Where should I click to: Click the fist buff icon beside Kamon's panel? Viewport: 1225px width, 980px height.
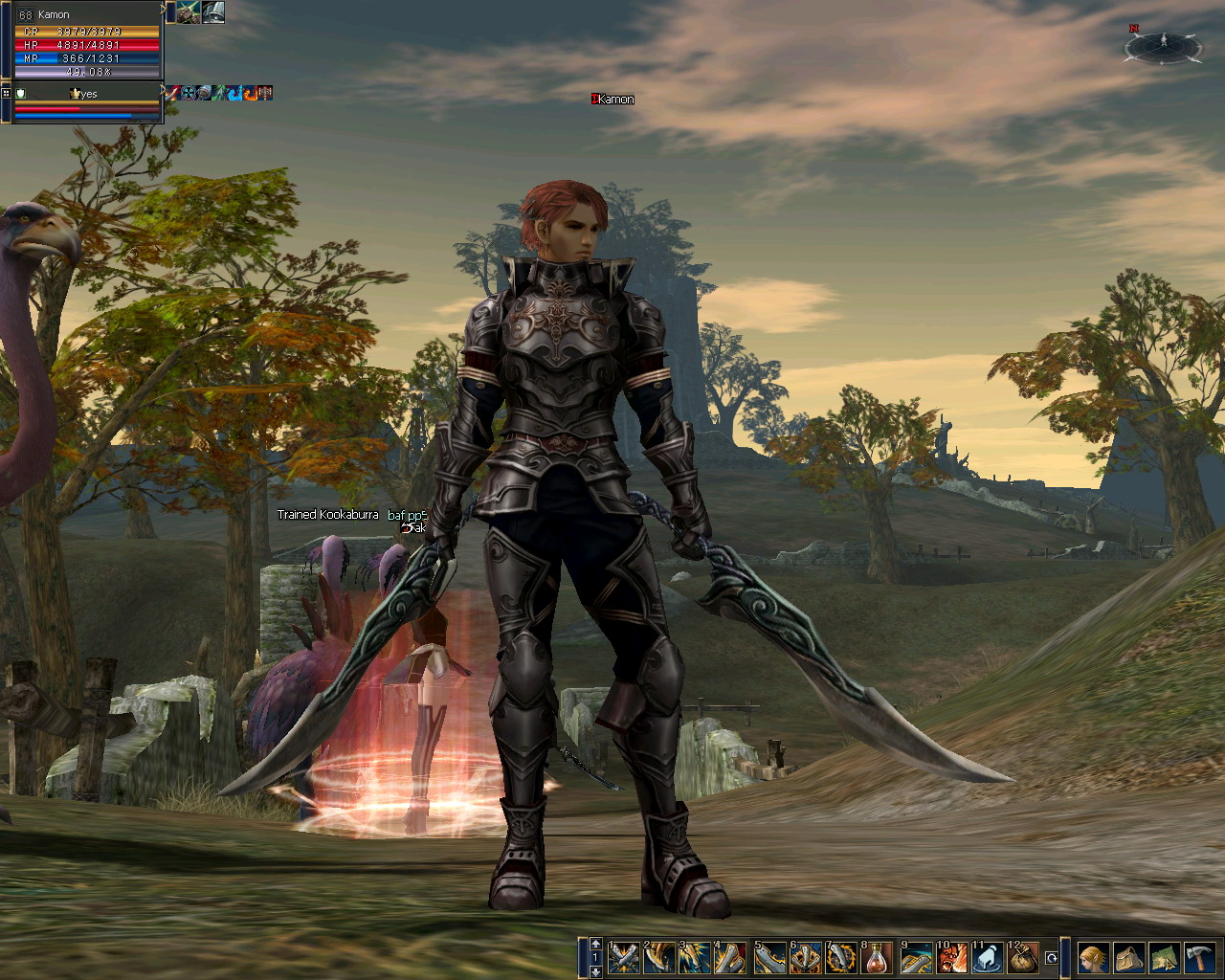coord(189,11)
